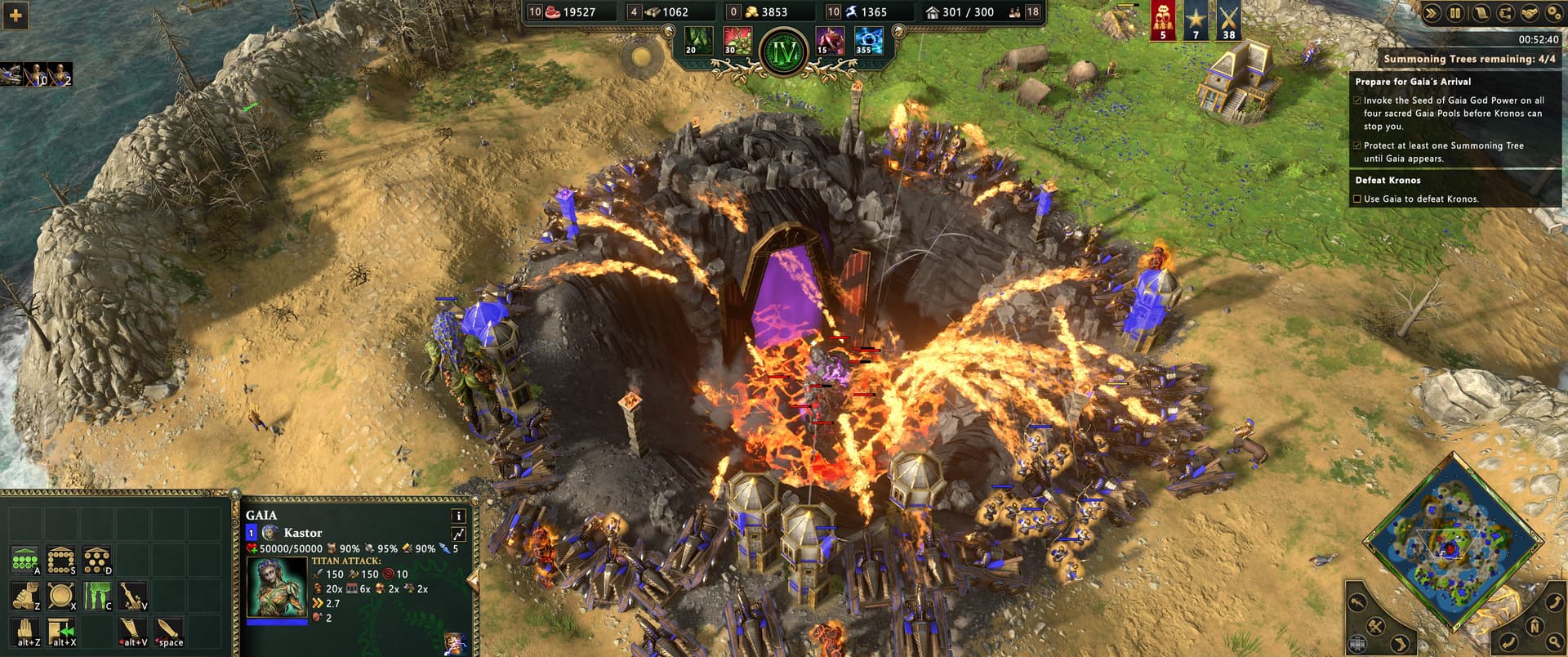
Task: Click the gold plus button
Action: pos(16,15)
